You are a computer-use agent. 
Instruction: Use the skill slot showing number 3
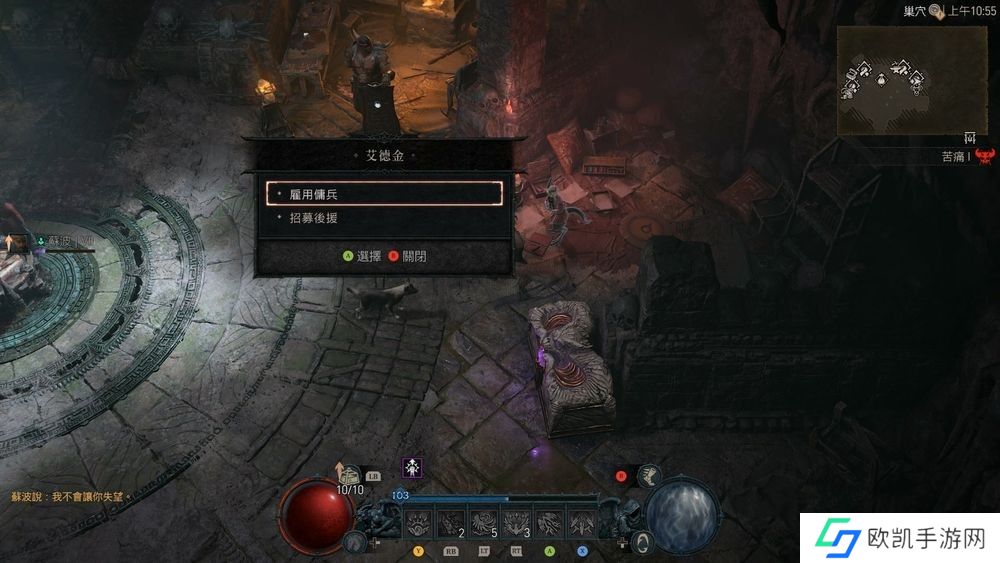click(x=517, y=522)
